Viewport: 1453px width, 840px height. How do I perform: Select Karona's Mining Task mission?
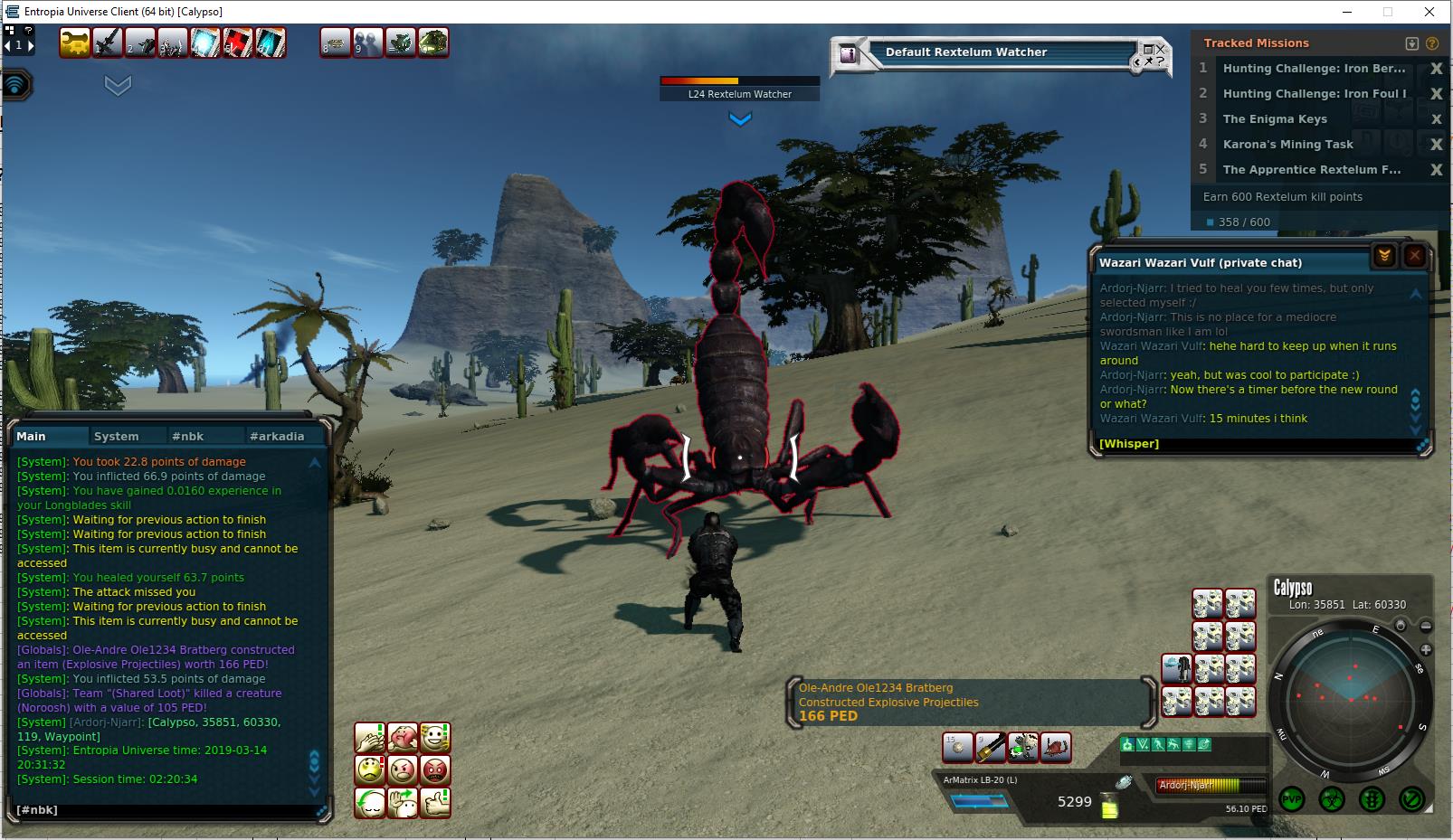point(1287,145)
